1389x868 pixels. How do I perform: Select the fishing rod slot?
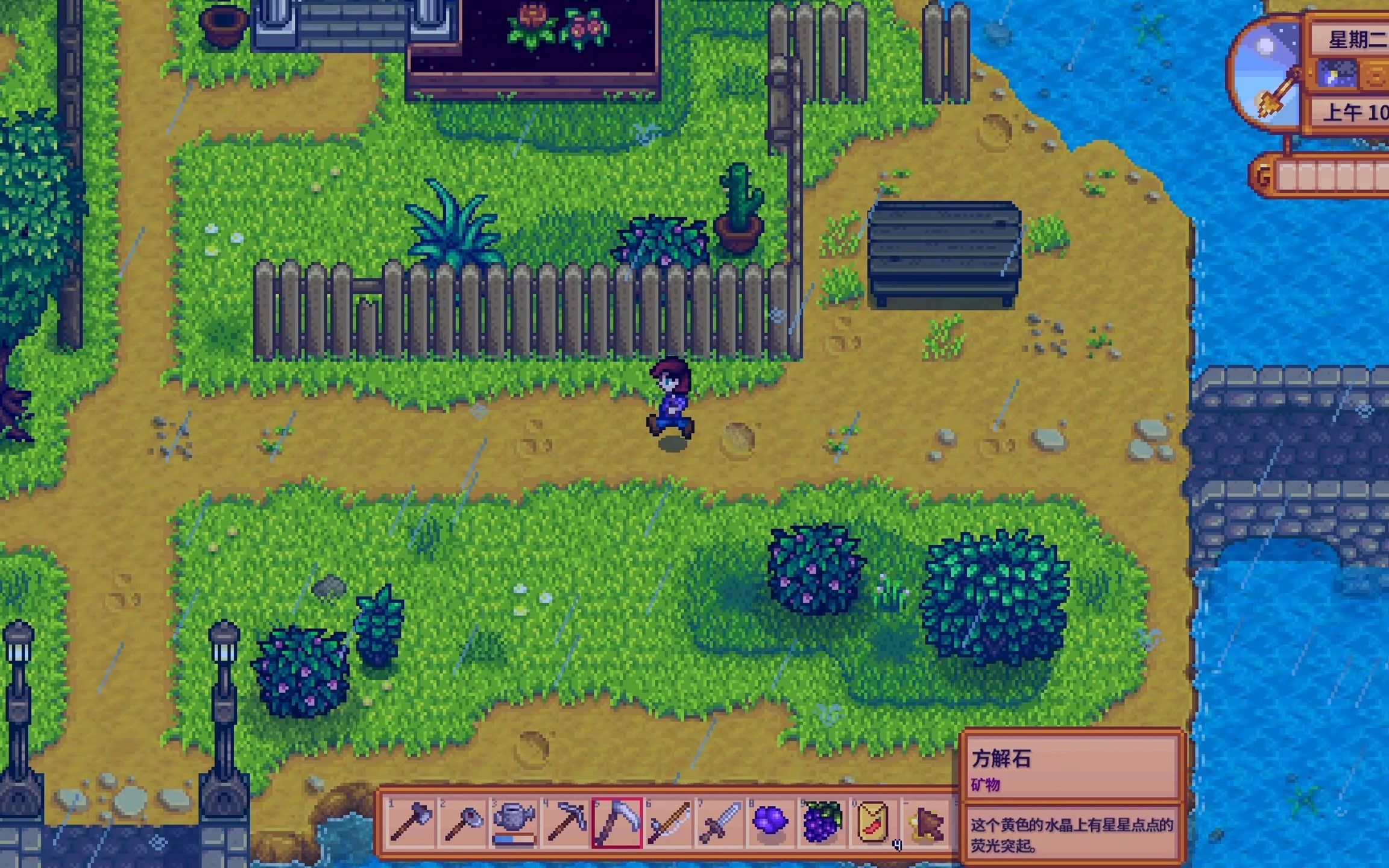(x=668, y=822)
